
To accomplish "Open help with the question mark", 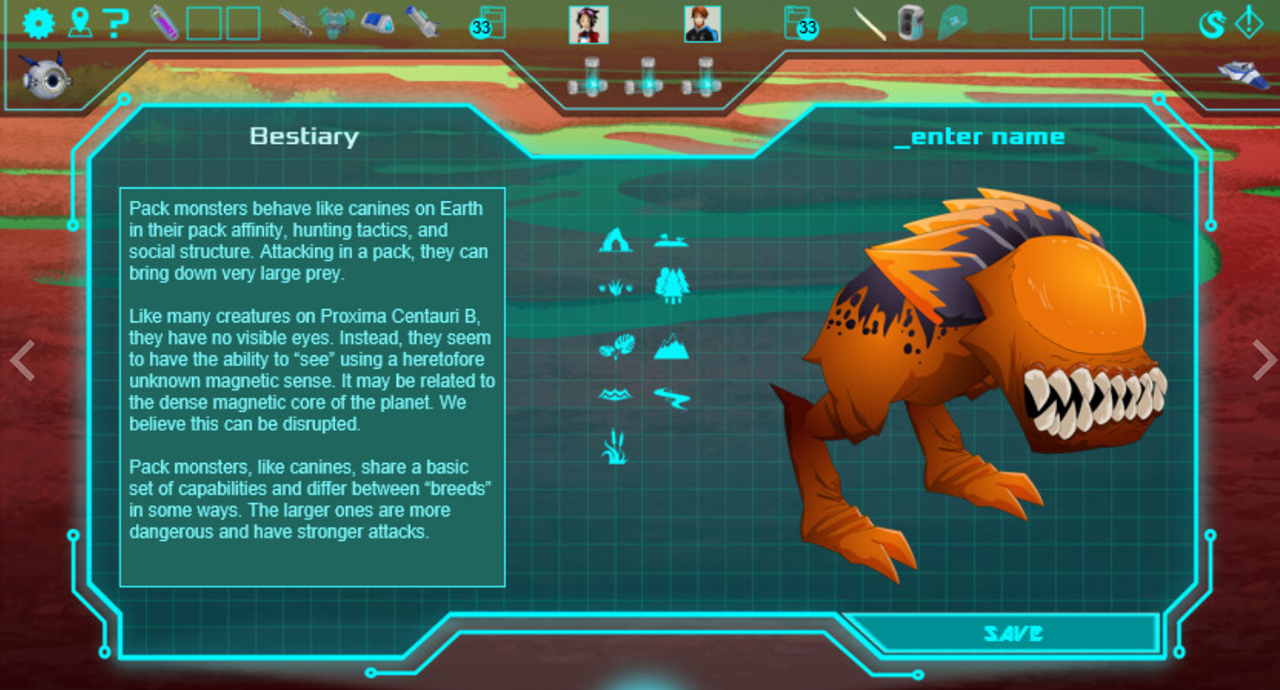I will point(117,23).
